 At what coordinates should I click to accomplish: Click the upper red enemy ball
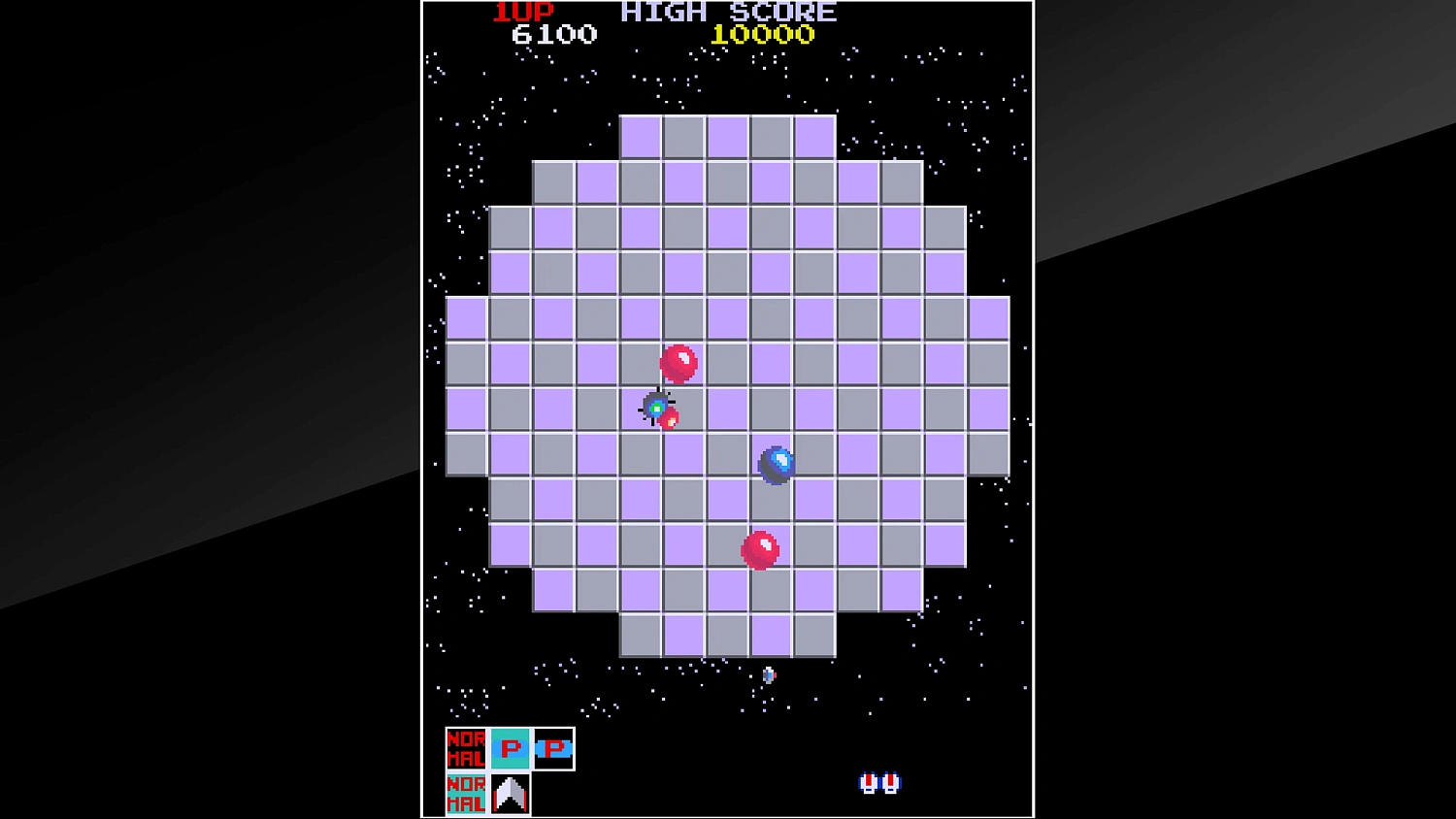[679, 362]
